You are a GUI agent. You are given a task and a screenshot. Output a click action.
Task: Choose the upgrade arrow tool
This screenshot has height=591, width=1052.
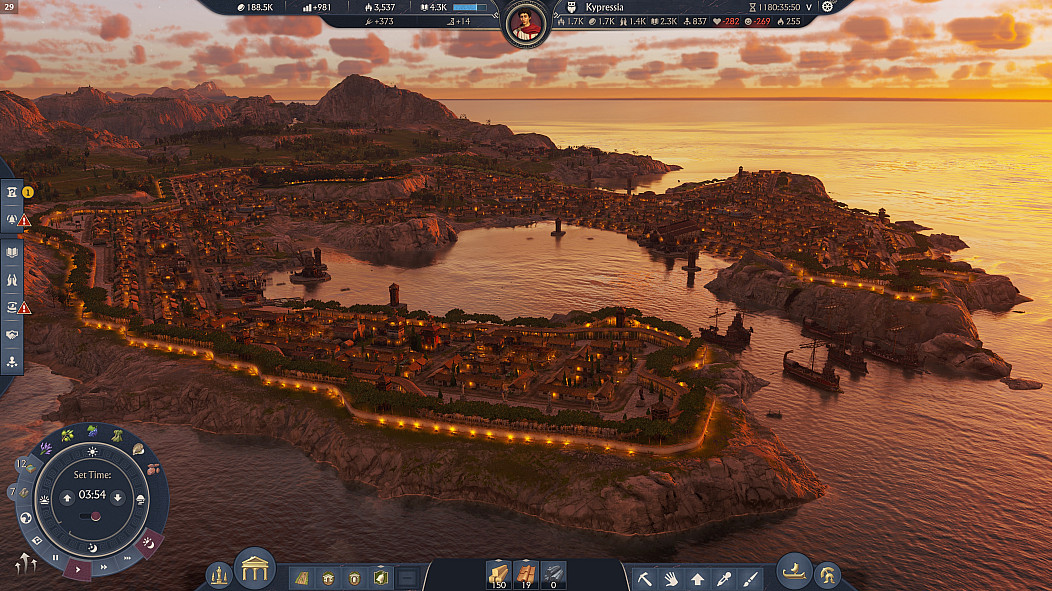pos(697,577)
